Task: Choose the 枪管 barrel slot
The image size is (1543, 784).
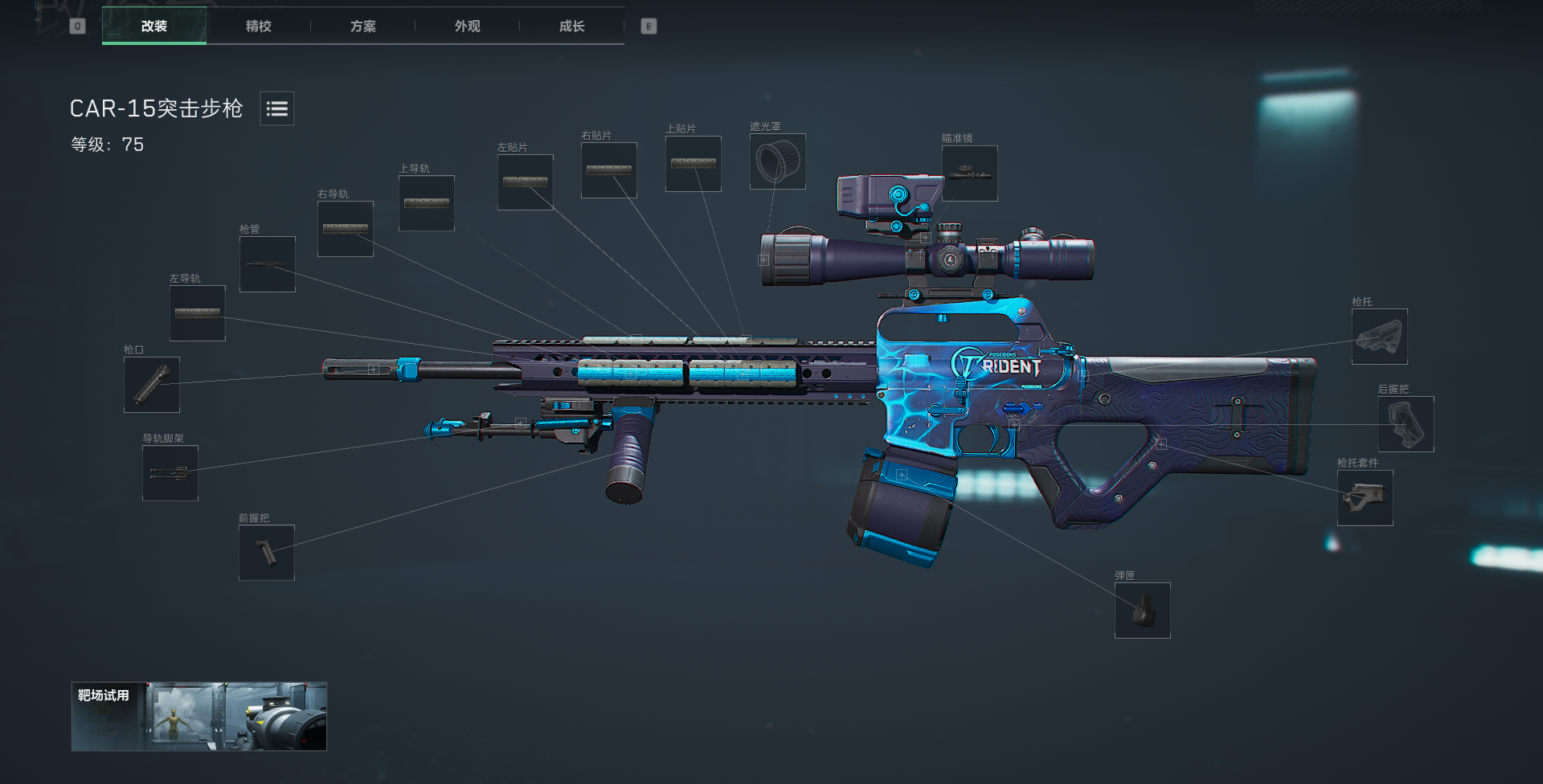Action: [268, 264]
